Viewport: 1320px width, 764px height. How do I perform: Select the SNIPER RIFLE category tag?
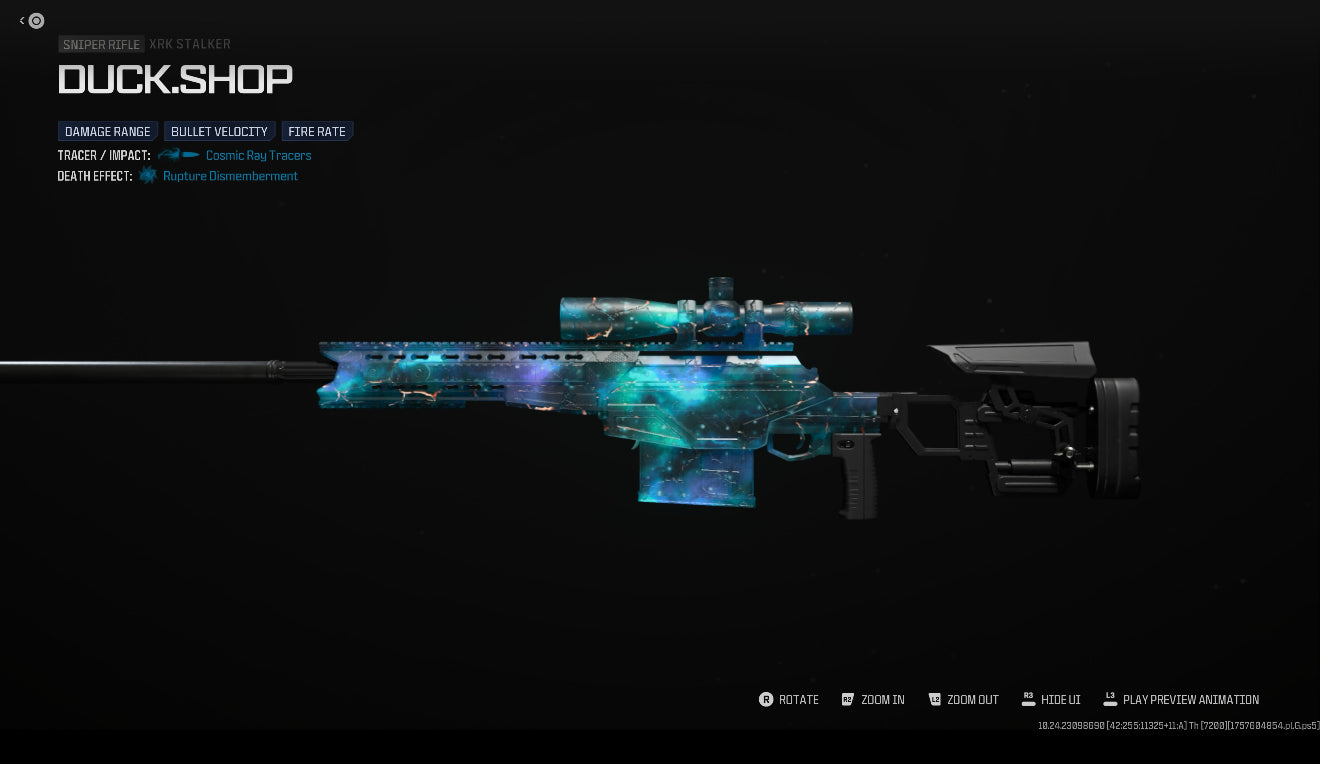pos(101,44)
